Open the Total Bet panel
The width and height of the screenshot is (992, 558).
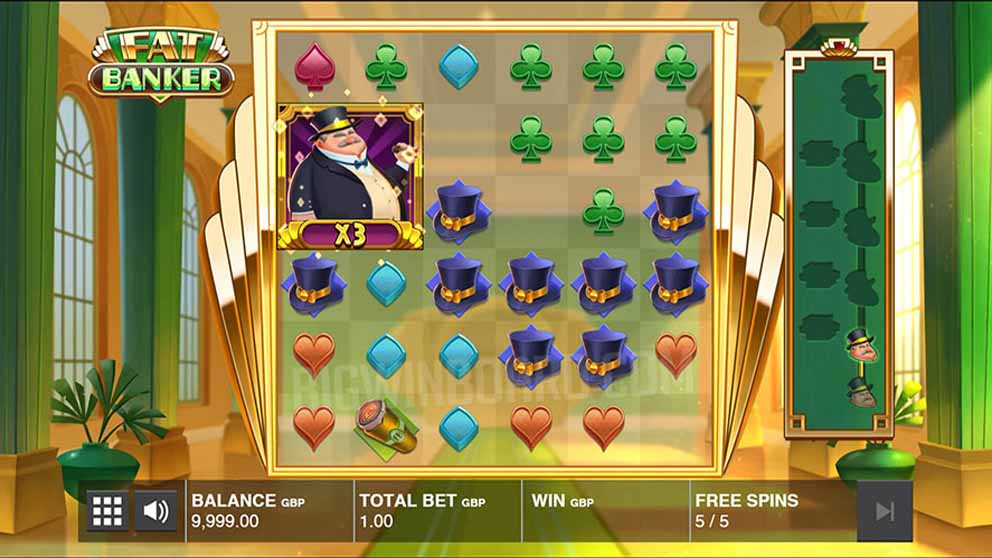pyautogui.click(x=436, y=510)
